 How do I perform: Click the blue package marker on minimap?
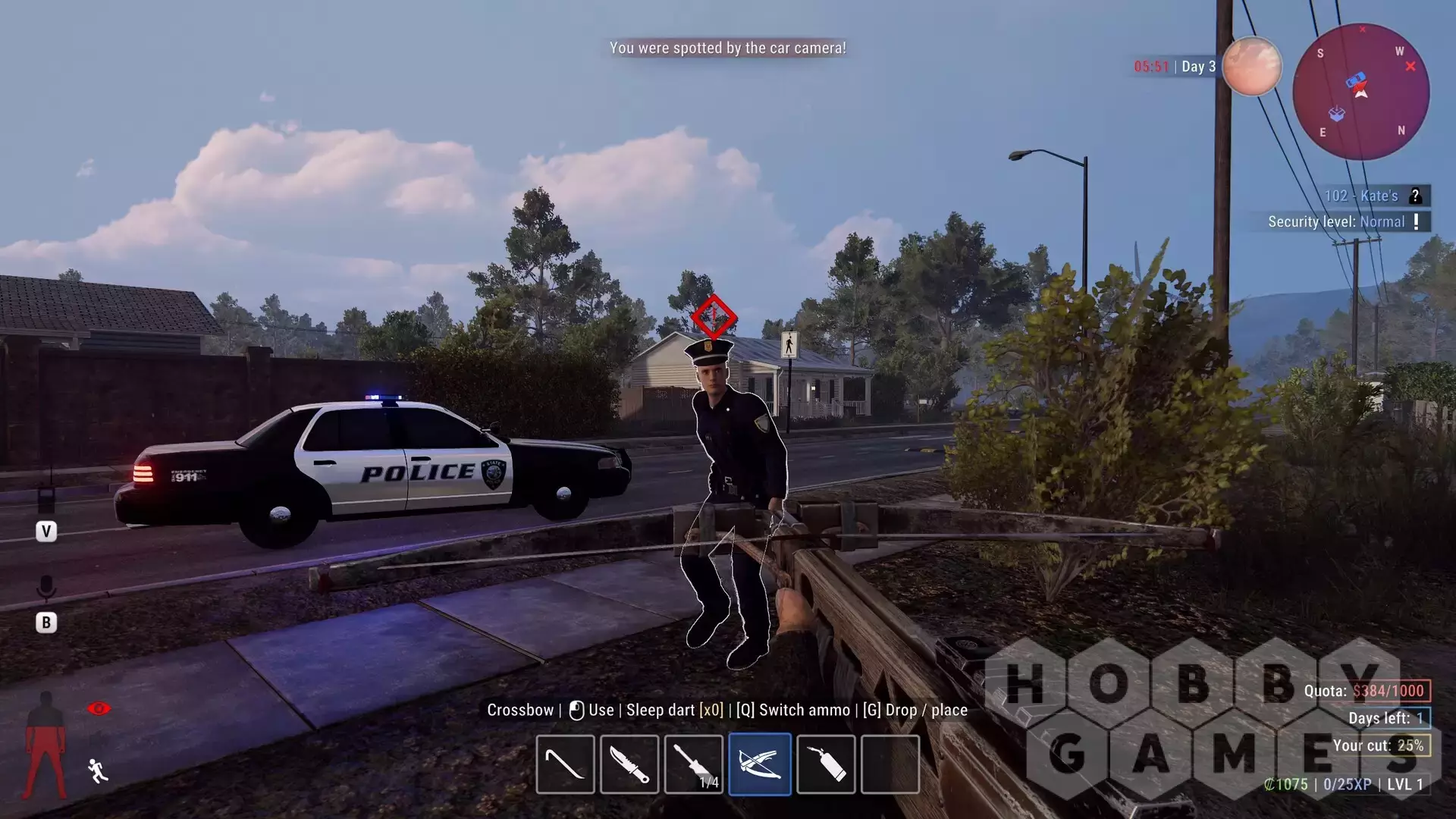1336,114
